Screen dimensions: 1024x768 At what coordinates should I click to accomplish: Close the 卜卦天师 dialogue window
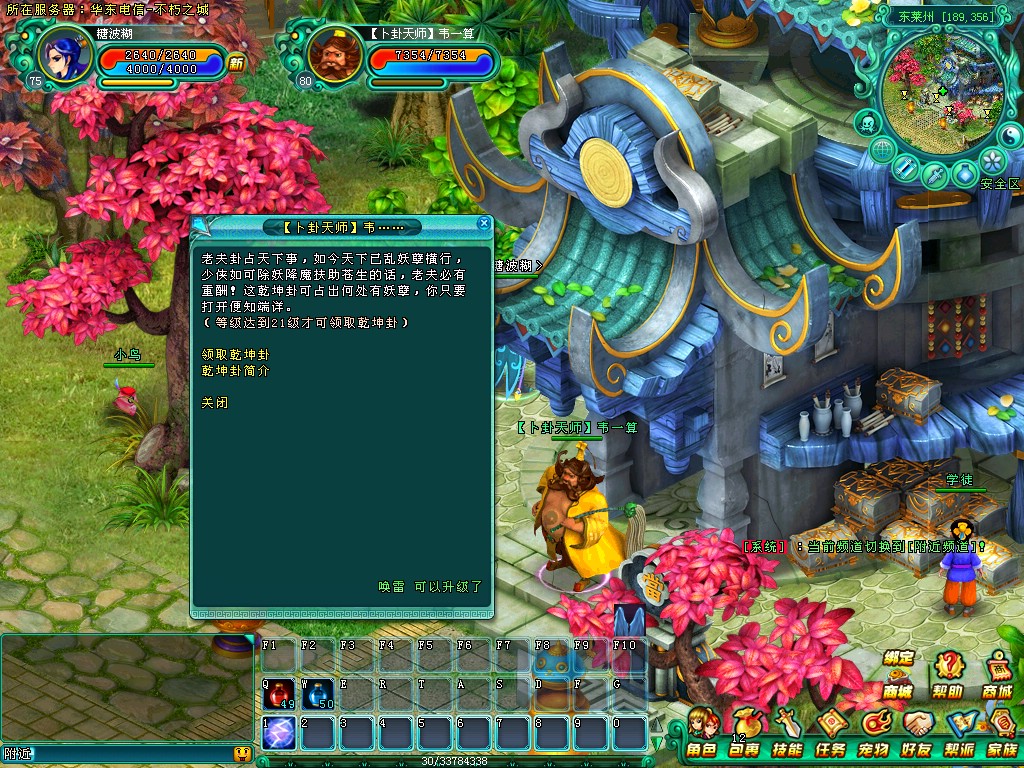click(x=484, y=224)
